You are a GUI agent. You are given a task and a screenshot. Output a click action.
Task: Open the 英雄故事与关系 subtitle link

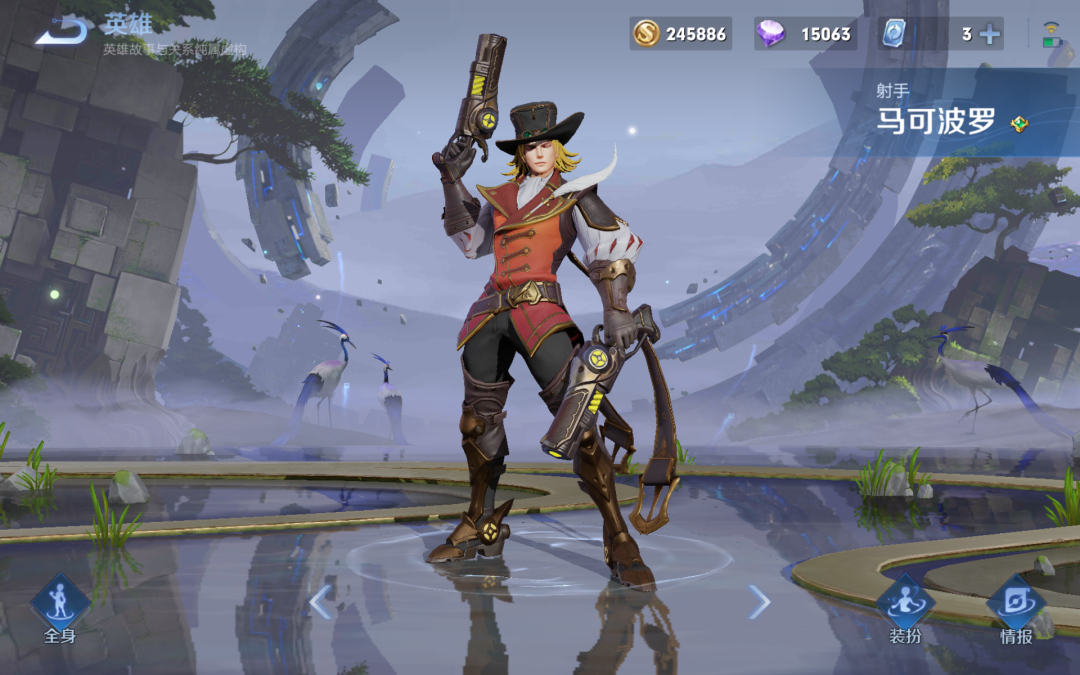click(x=174, y=49)
